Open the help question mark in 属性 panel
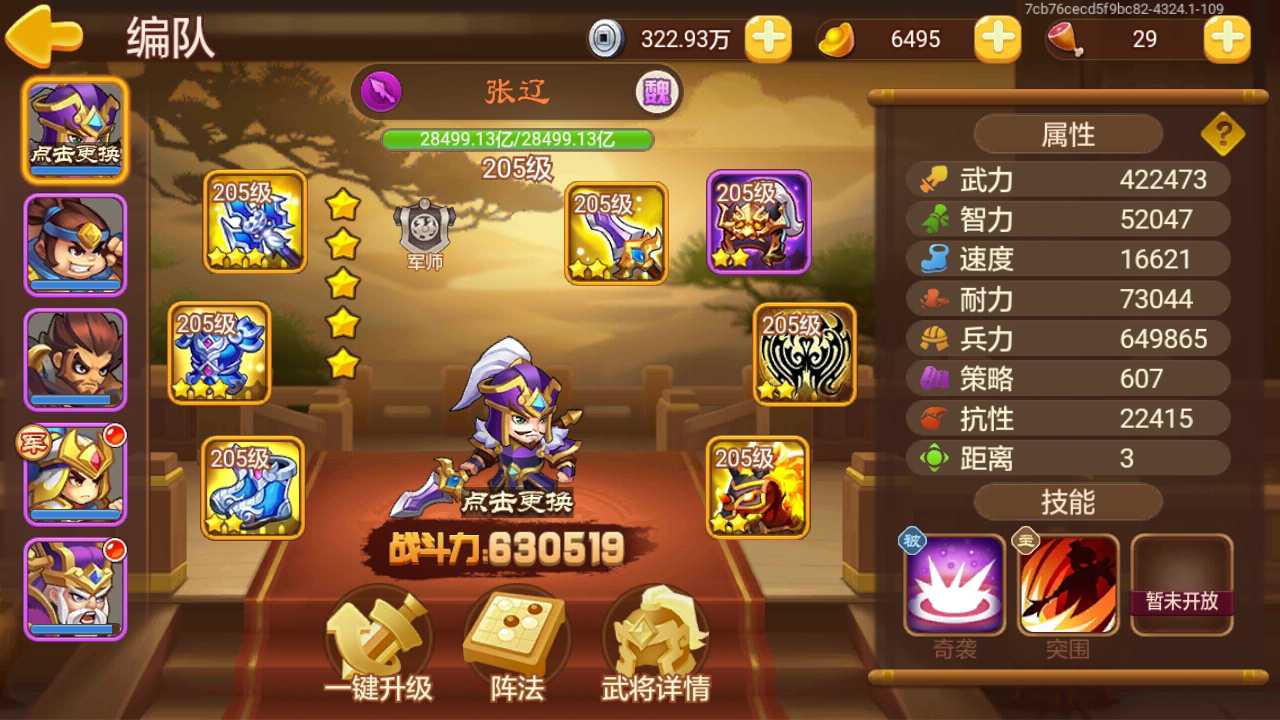 (1224, 133)
